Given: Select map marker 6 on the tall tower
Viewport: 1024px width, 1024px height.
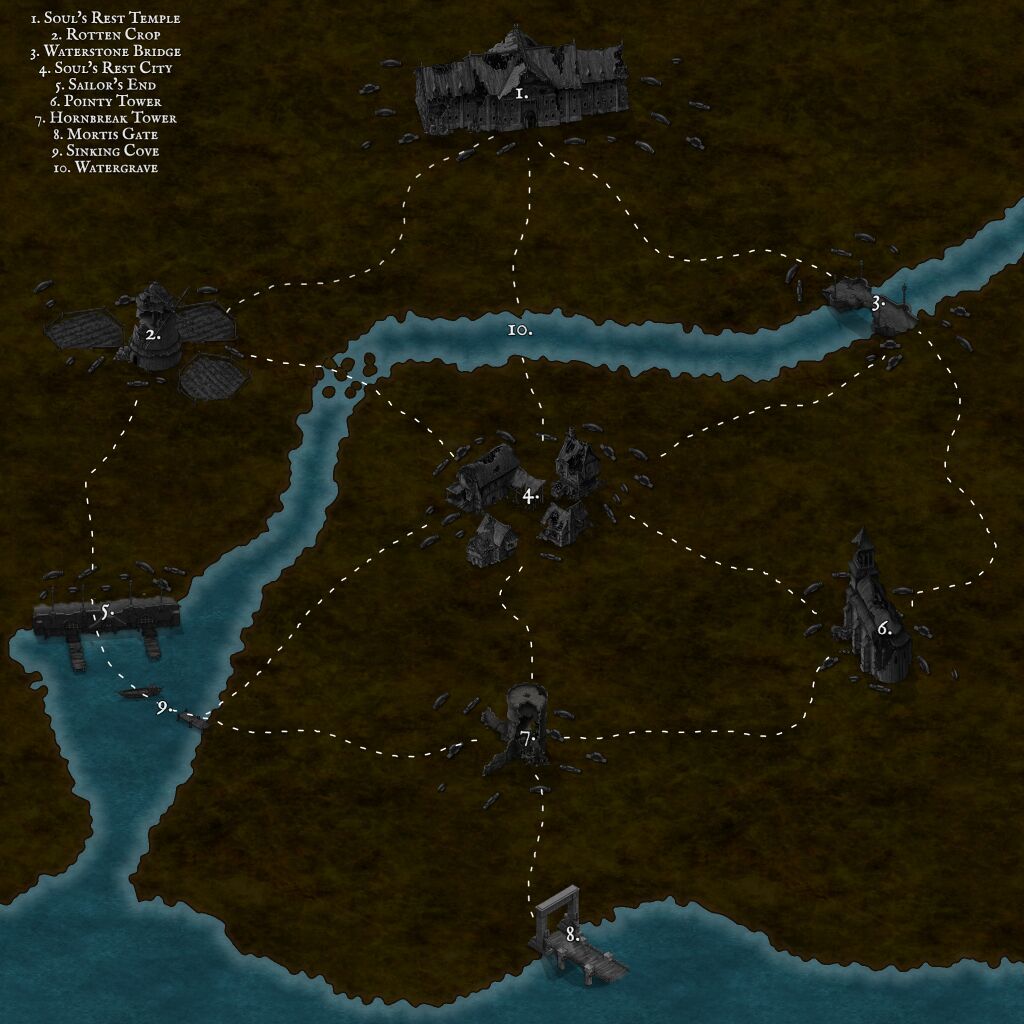Looking at the screenshot, I should tap(884, 629).
